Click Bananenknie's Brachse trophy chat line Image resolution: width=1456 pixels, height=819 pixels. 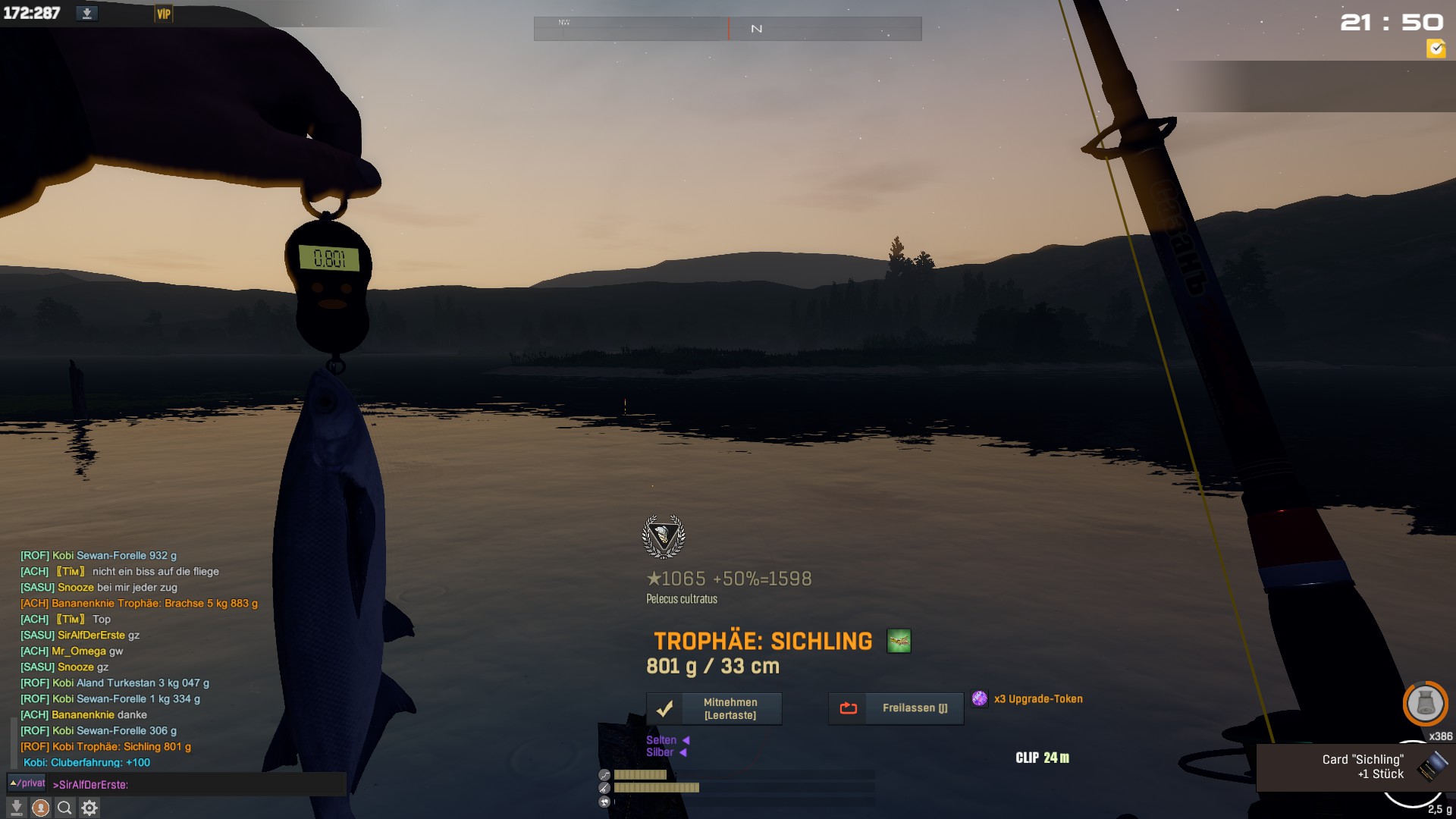click(x=139, y=604)
